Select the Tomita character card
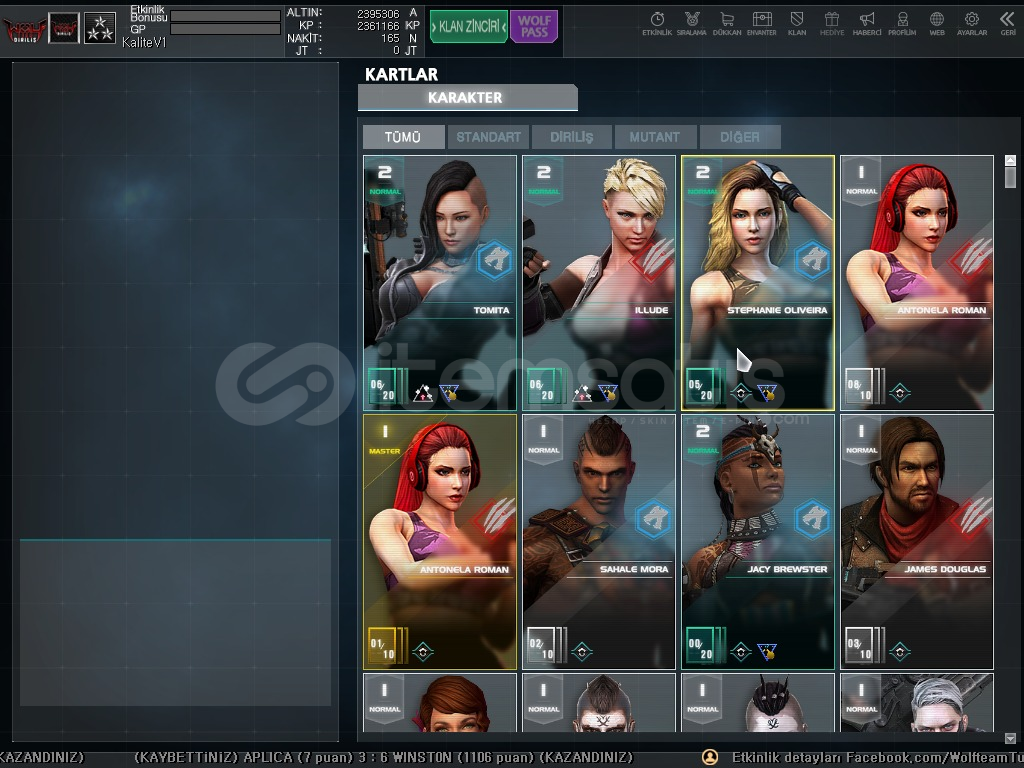 coord(440,282)
